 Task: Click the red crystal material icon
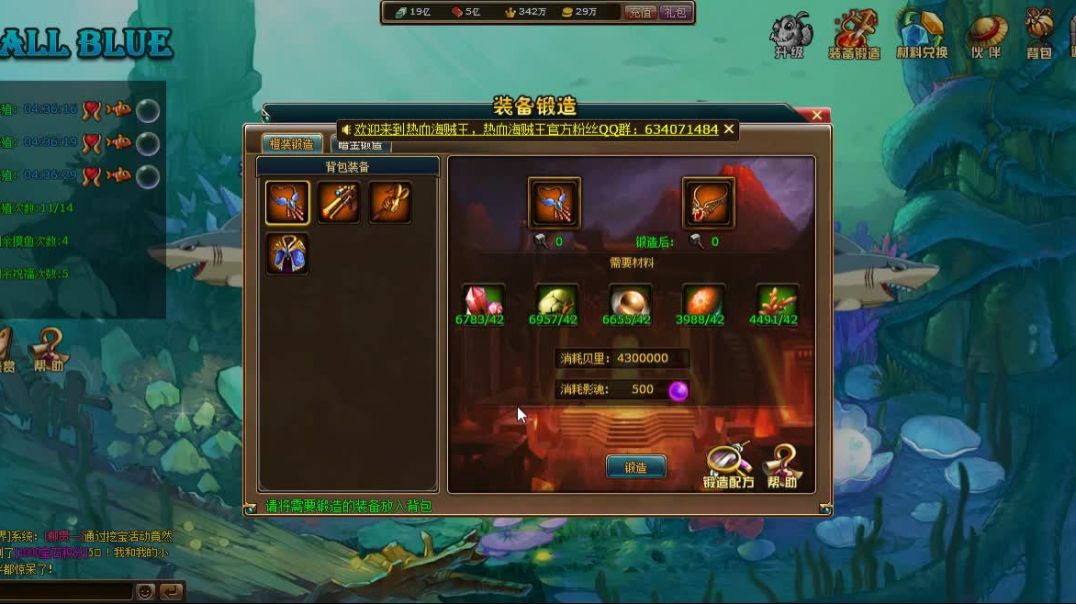click(x=482, y=300)
